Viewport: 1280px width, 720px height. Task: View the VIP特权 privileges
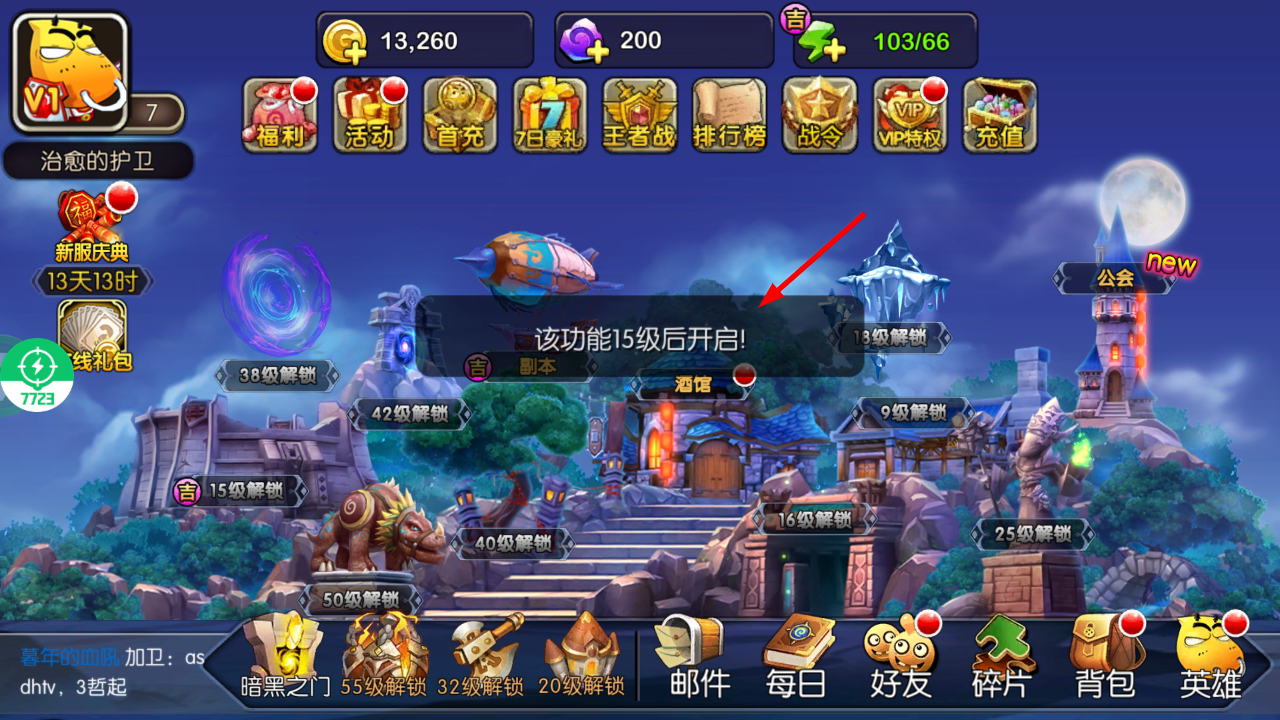point(910,115)
